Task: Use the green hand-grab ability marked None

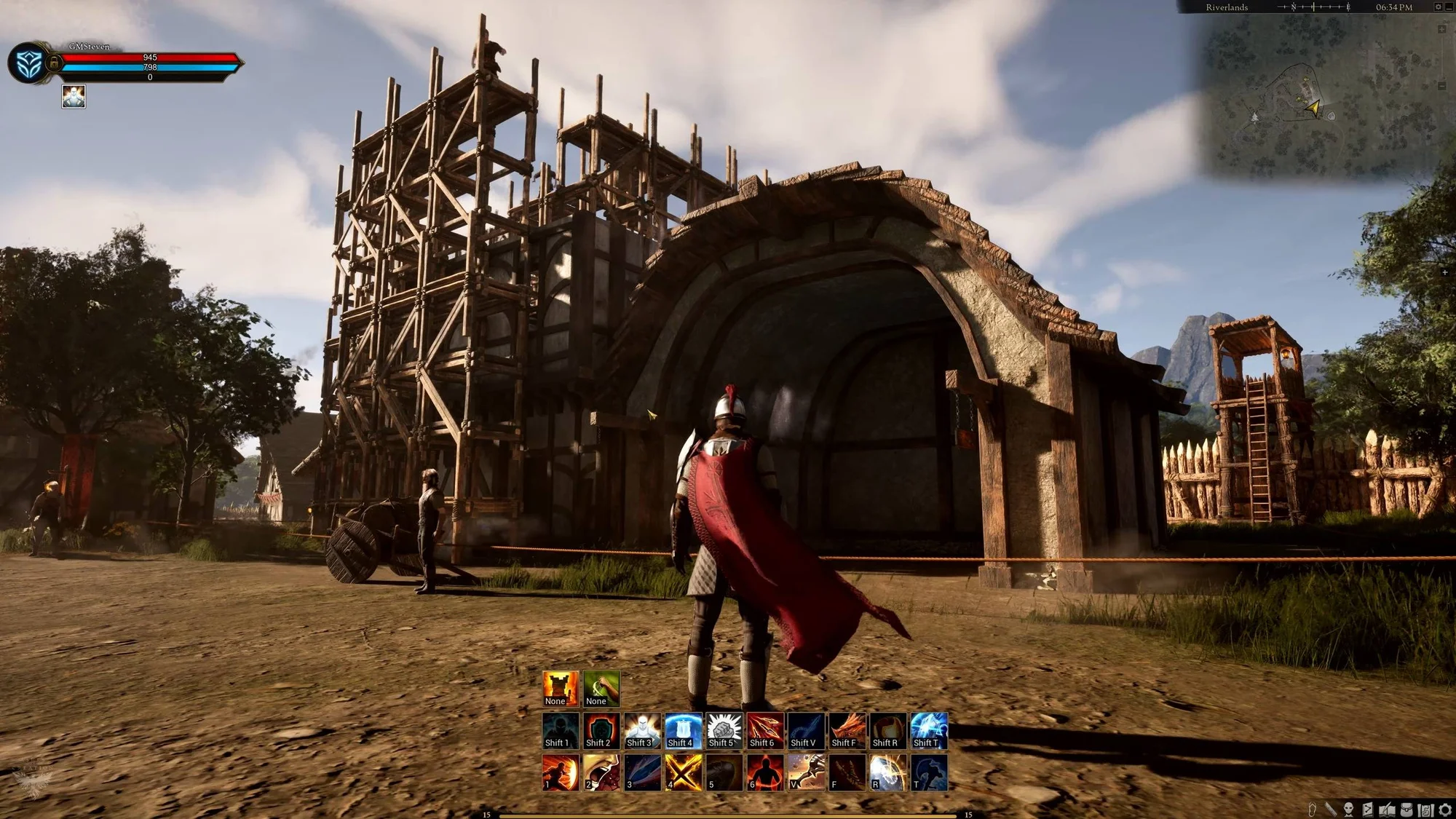Action: tap(601, 688)
